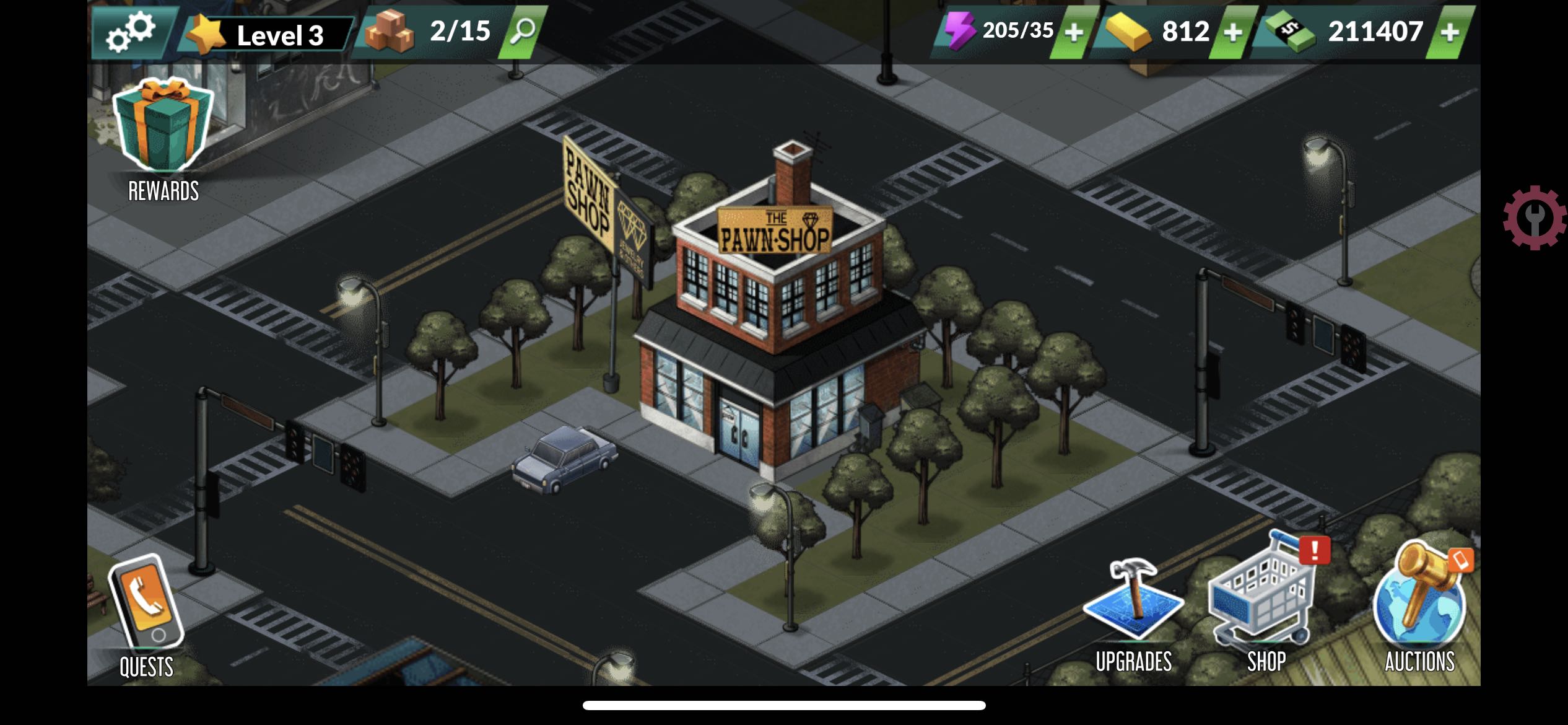
Task: Buy more gold bars with plus button
Action: [x=1233, y=32]
